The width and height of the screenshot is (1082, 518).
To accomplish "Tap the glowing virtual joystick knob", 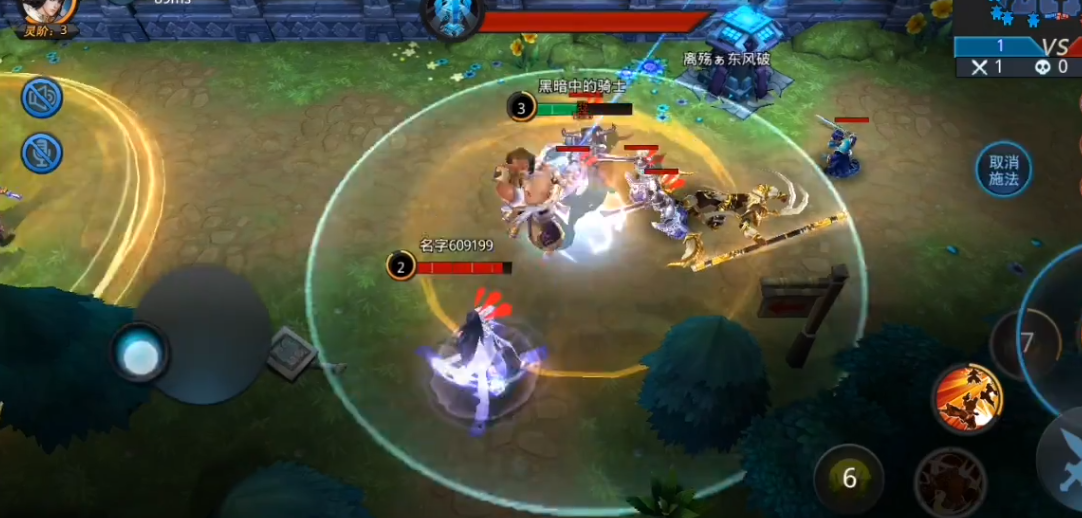I will click(x=140, y=354).
